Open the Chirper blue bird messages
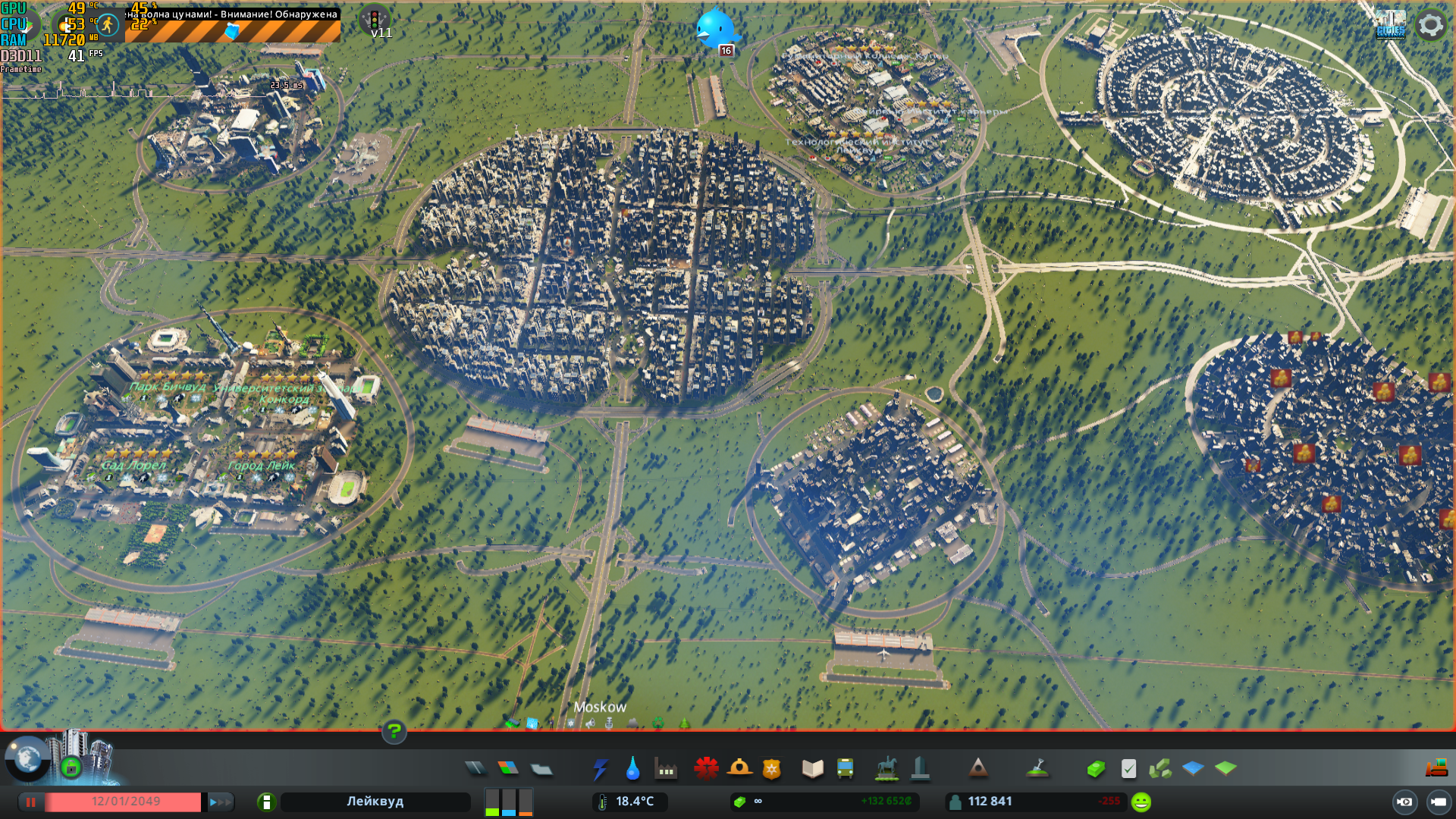 714,29
